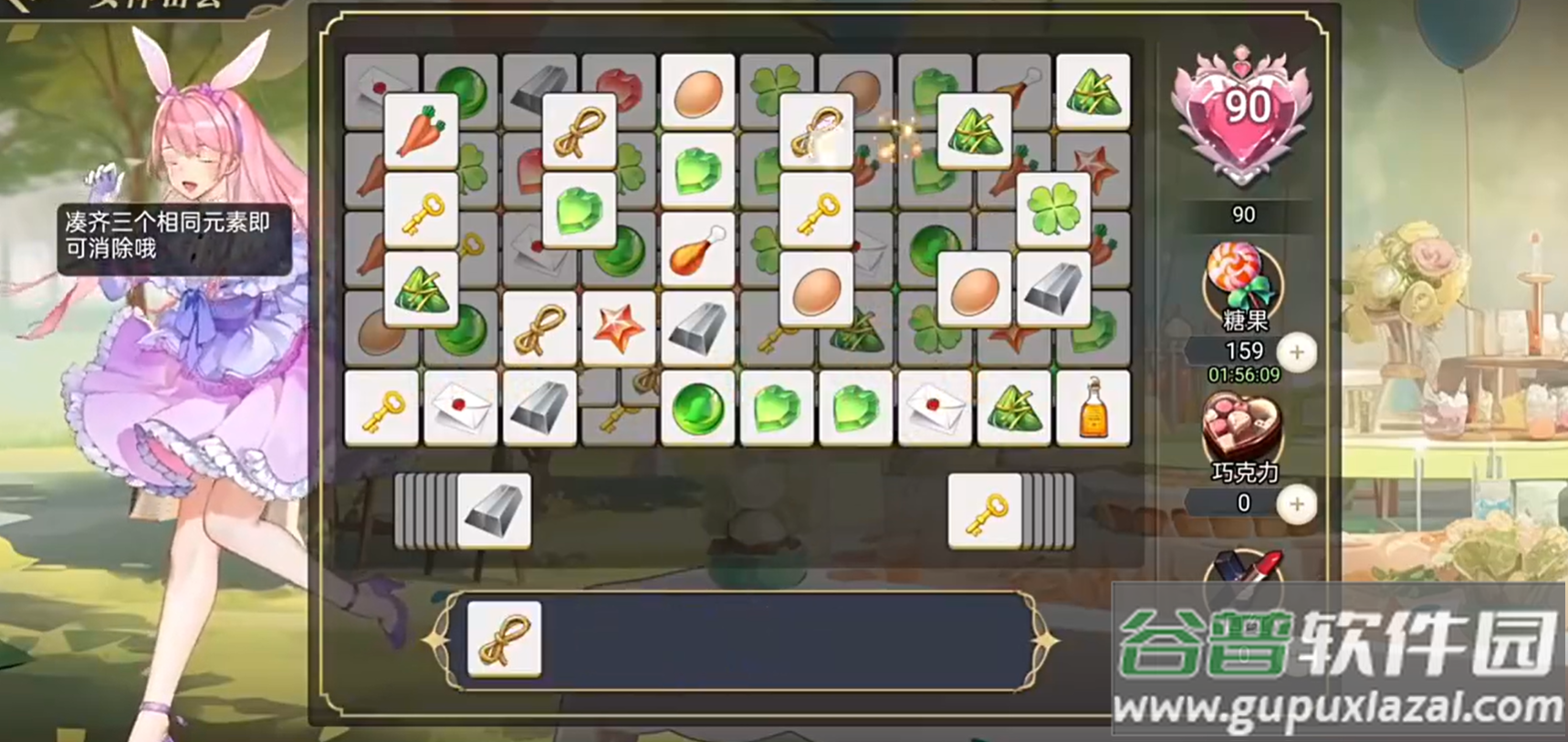Choose the chicken drumstick tile

coord(697,250)
